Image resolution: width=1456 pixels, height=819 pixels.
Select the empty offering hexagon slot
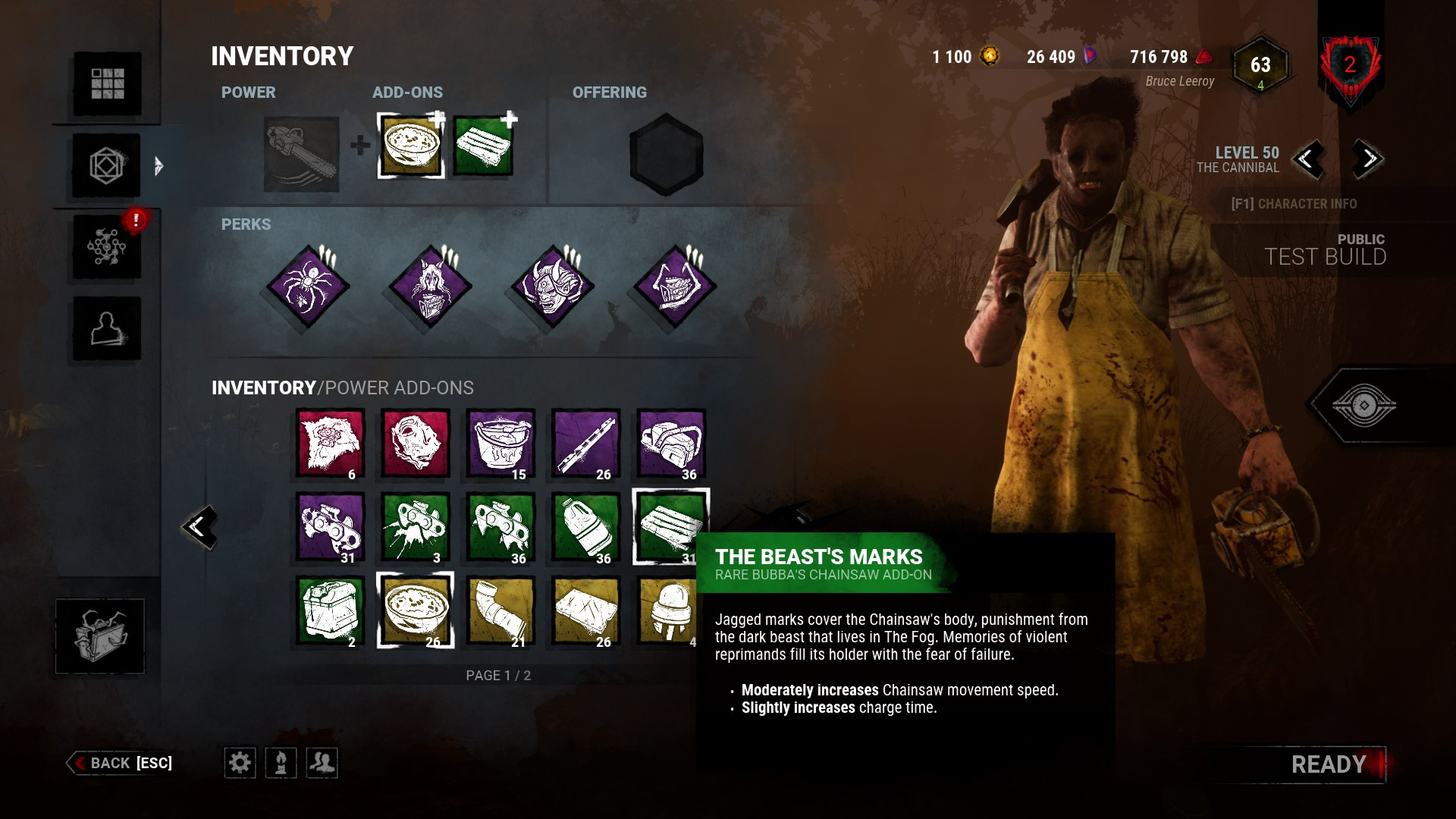coord(667,154)
